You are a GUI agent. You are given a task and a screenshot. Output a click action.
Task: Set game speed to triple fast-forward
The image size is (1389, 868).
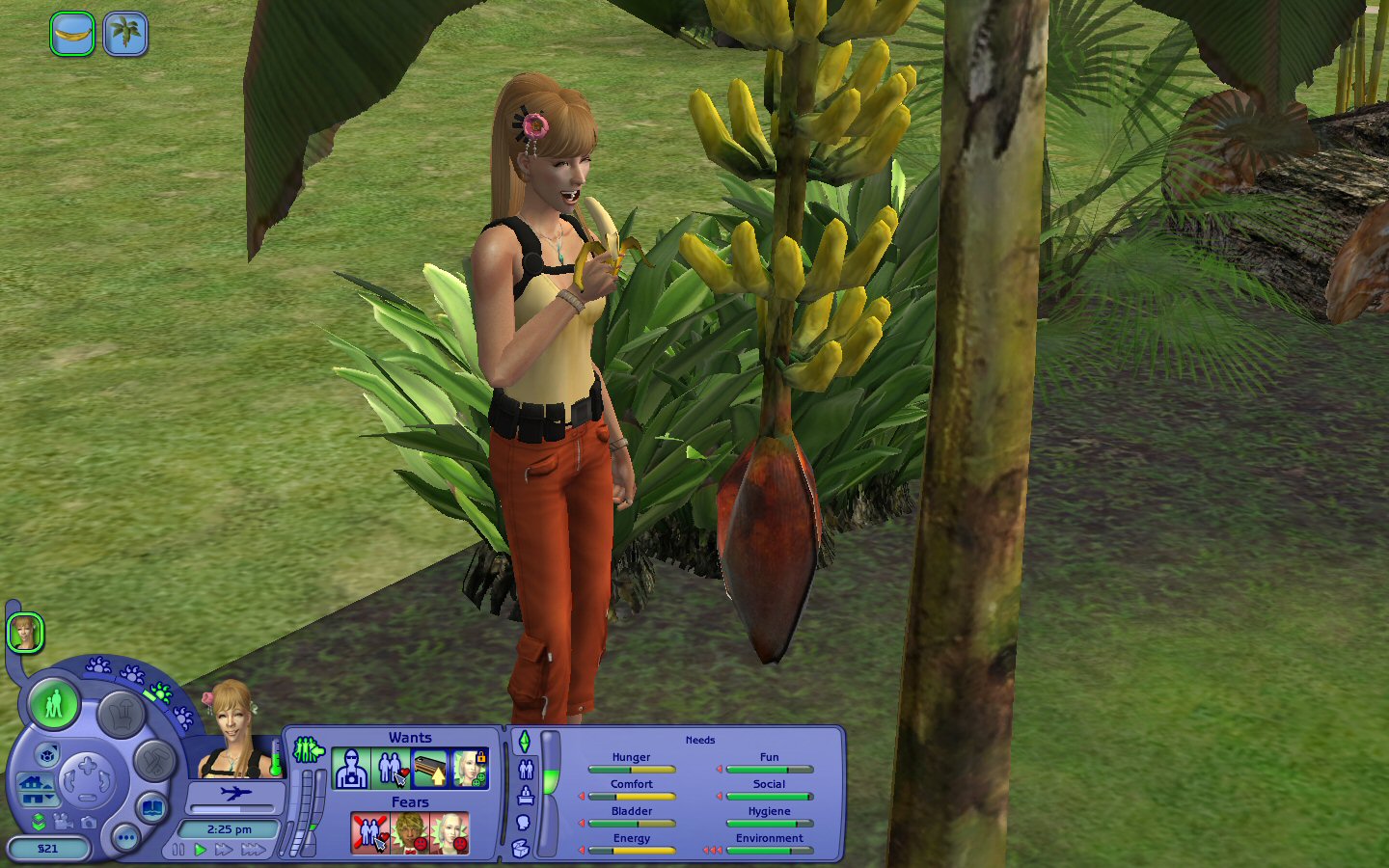pyautogui.click(x=254, y=850)
